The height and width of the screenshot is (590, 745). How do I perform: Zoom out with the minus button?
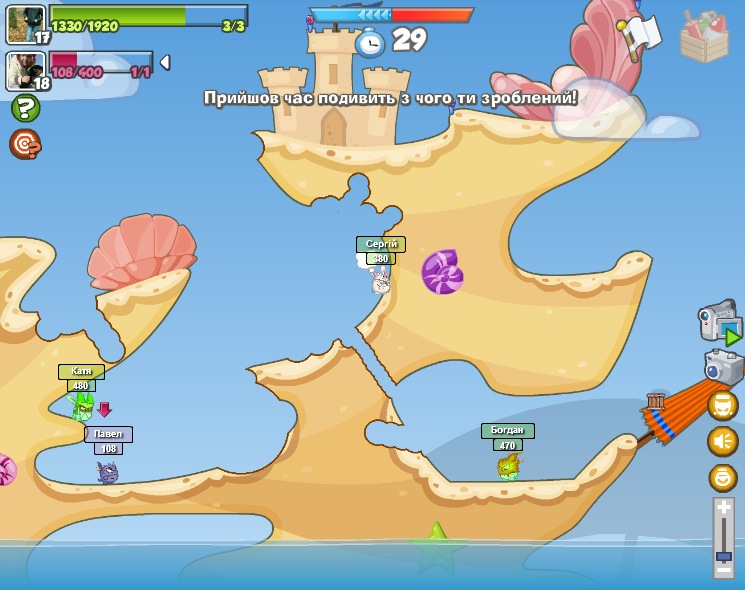click(x=724, y=572)
